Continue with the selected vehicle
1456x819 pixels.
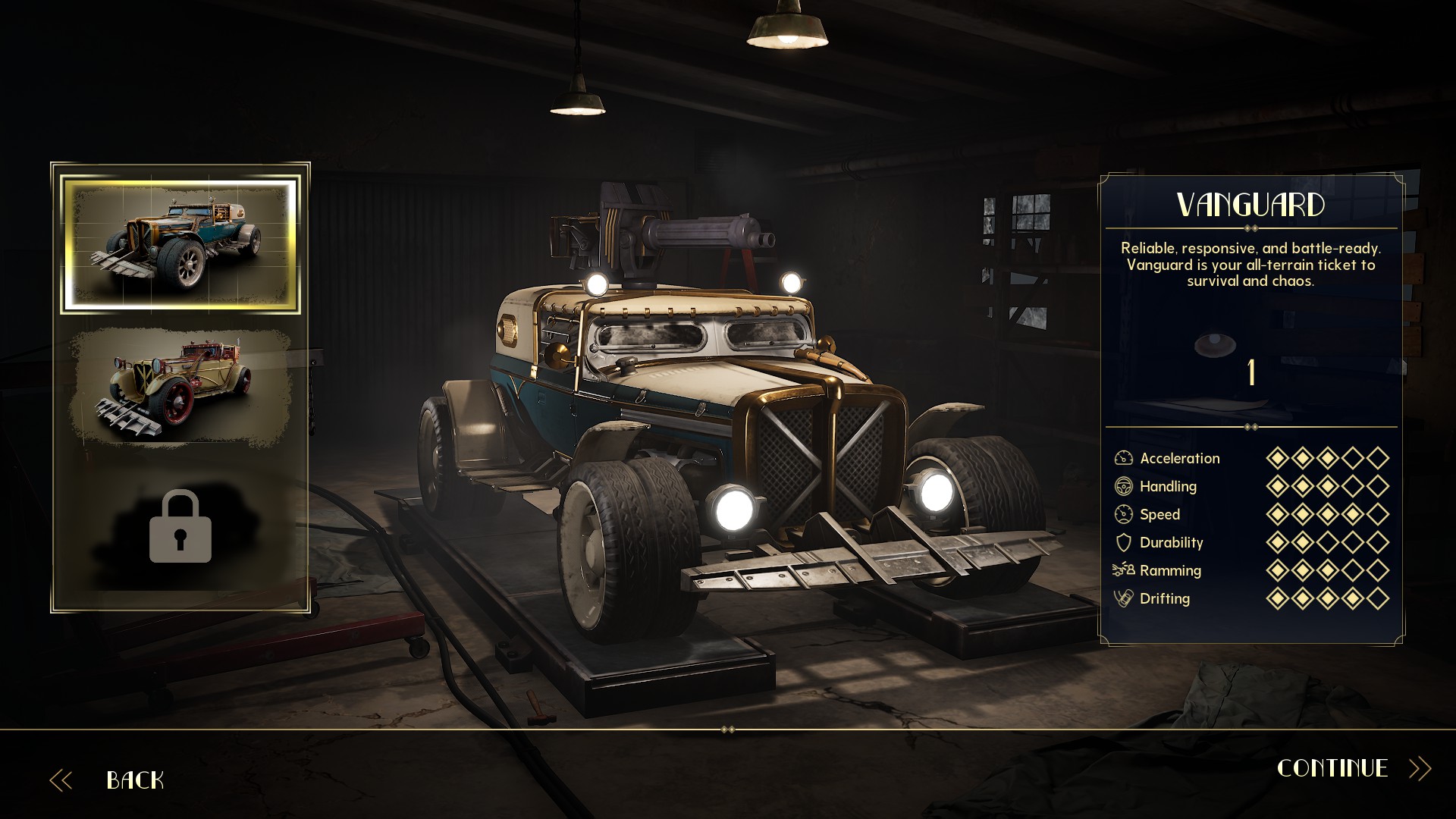tap(1333, 768)
